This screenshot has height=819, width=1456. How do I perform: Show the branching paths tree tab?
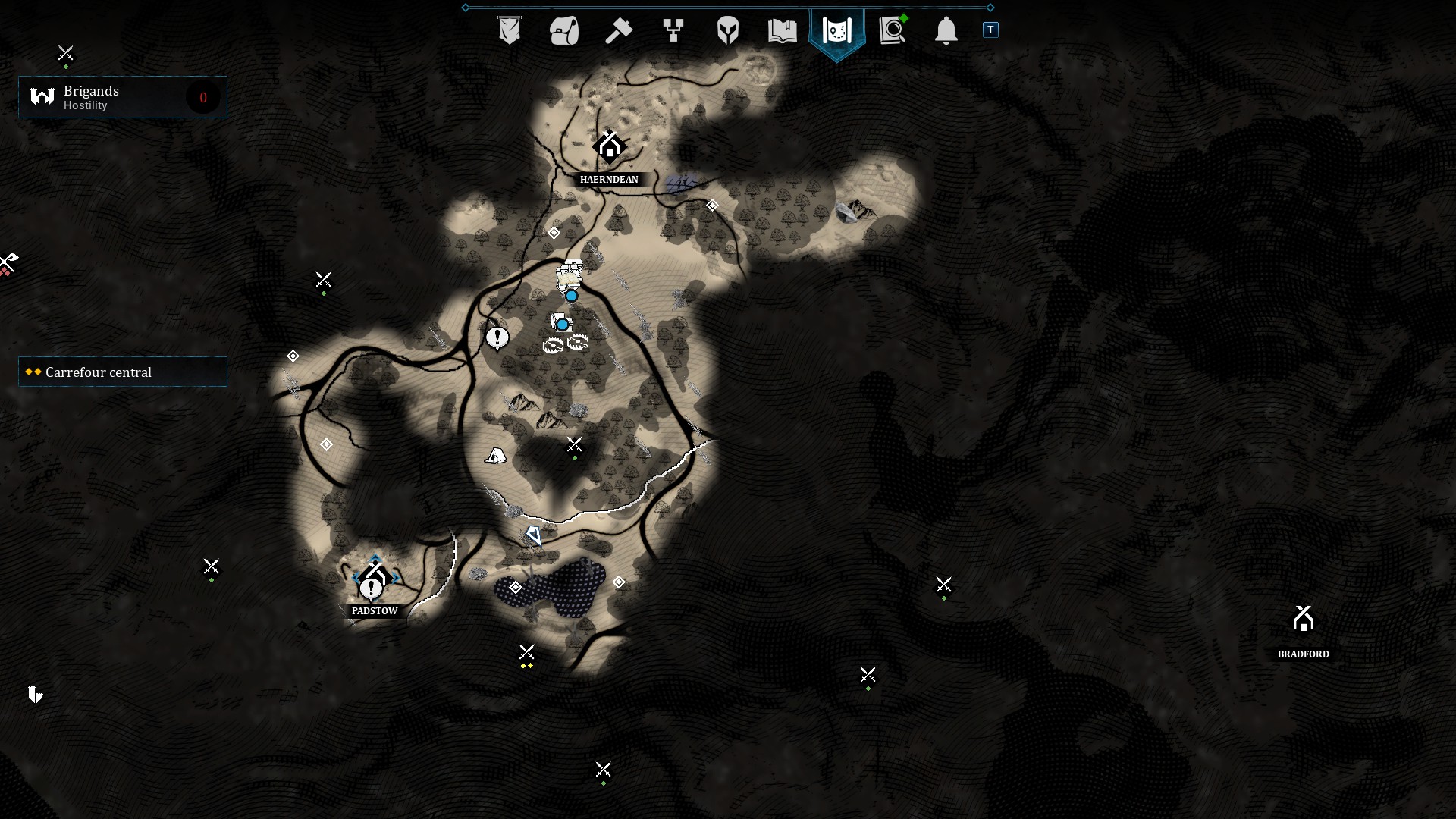tap(673, 30)
